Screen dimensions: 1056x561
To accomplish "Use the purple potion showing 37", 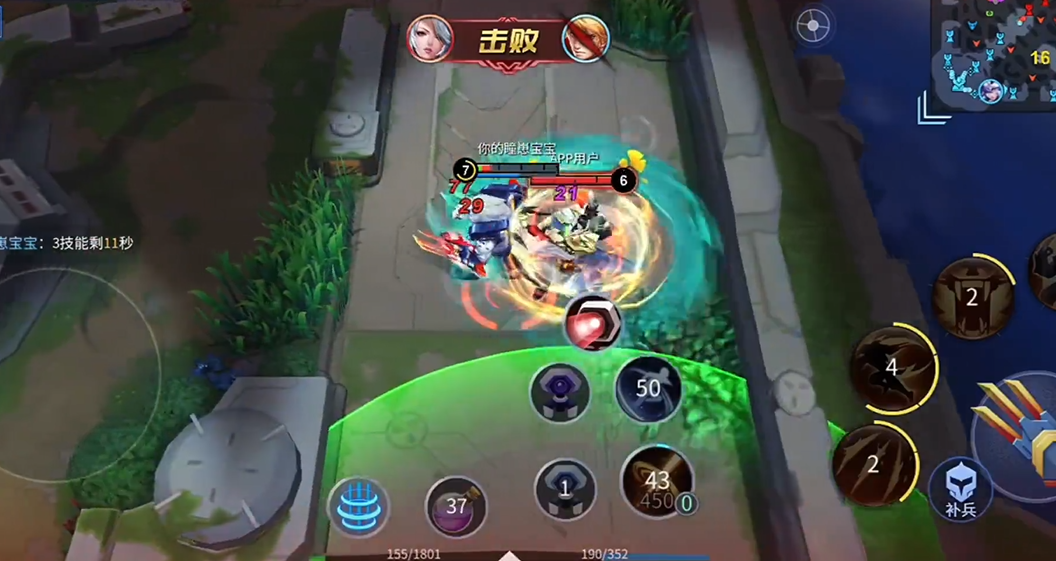I will pos(456,506).
